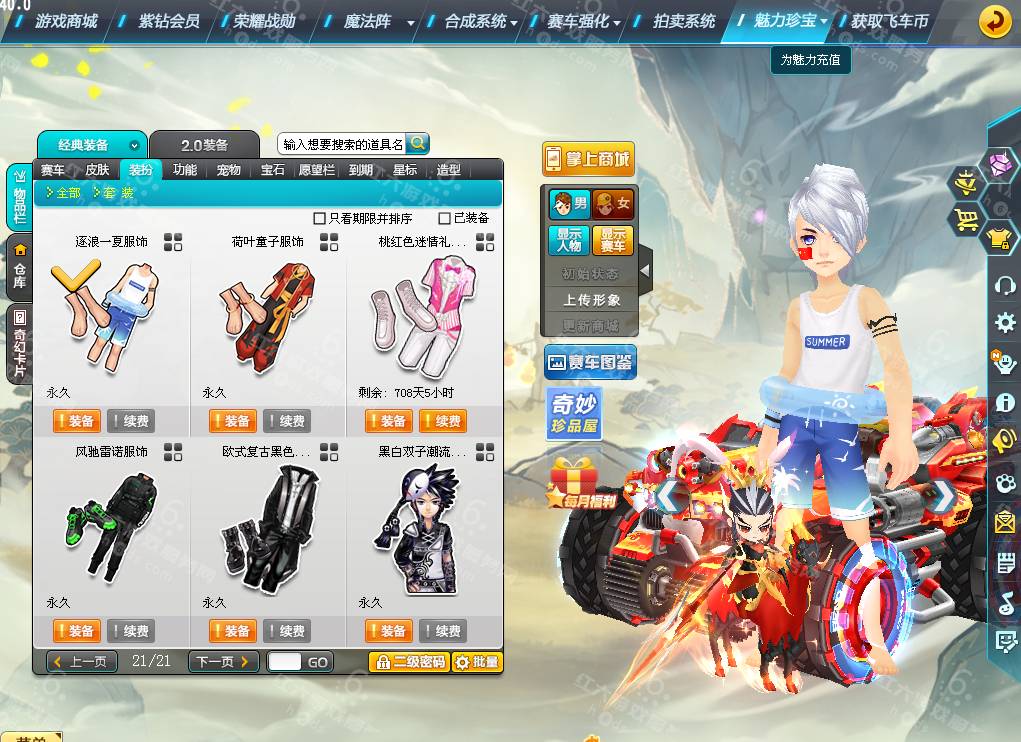Screen dimensions: 1021x742
Task: Click the orange back arrow button
Action: [994, 20]
